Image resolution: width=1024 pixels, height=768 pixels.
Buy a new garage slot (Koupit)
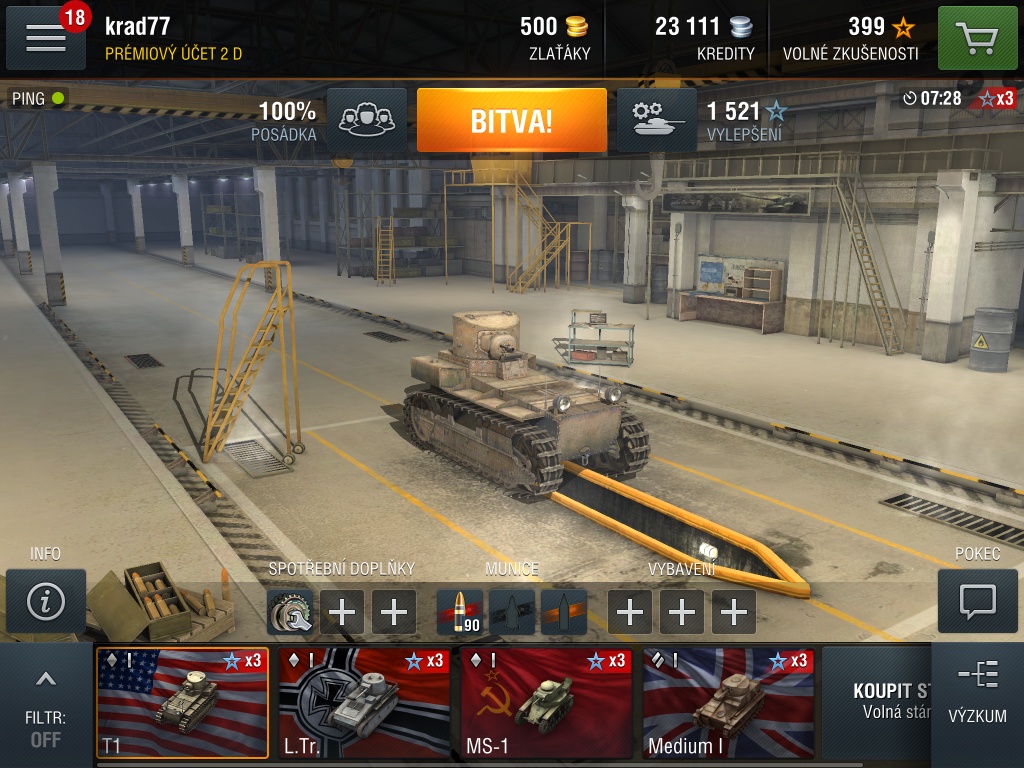[x=880, y=700]
